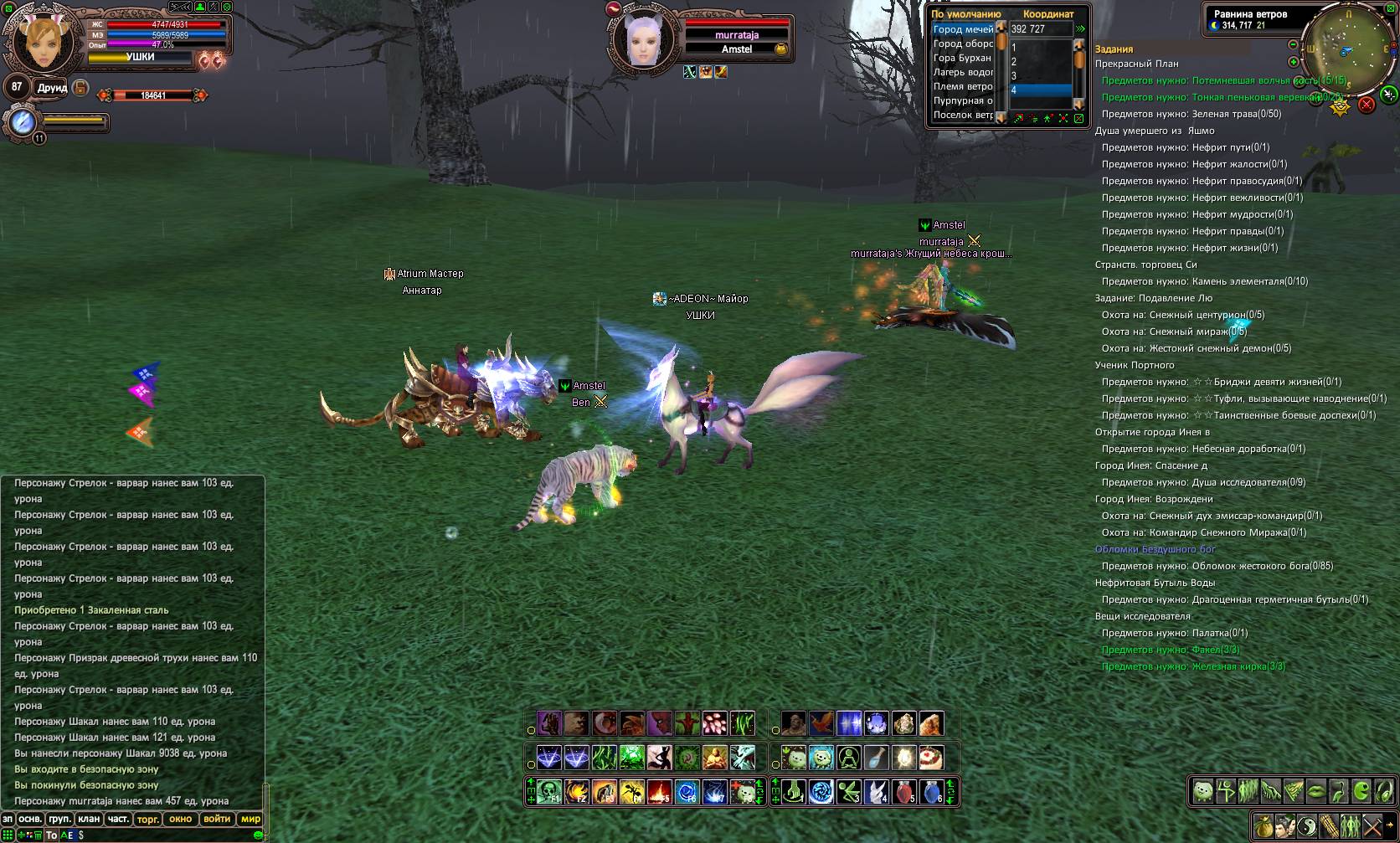Open the chat emoticon smiley menu

(x=258, y=835)
